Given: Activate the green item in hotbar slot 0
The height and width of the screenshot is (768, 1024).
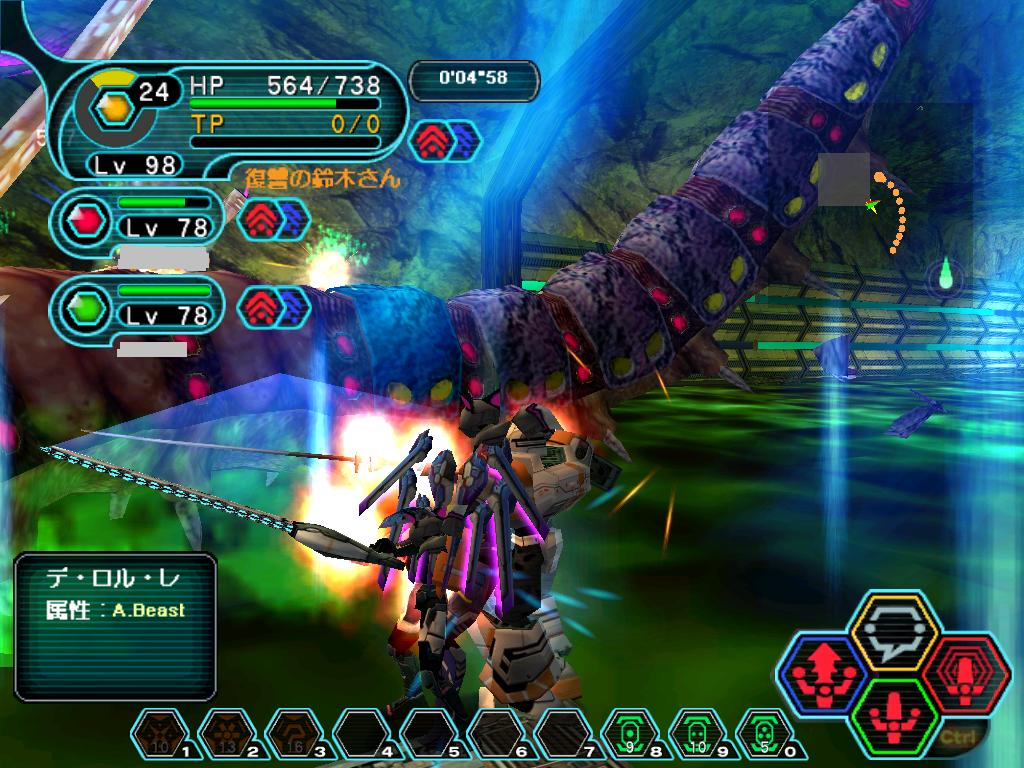Looking at the screenshot, I should pos(766,736).
